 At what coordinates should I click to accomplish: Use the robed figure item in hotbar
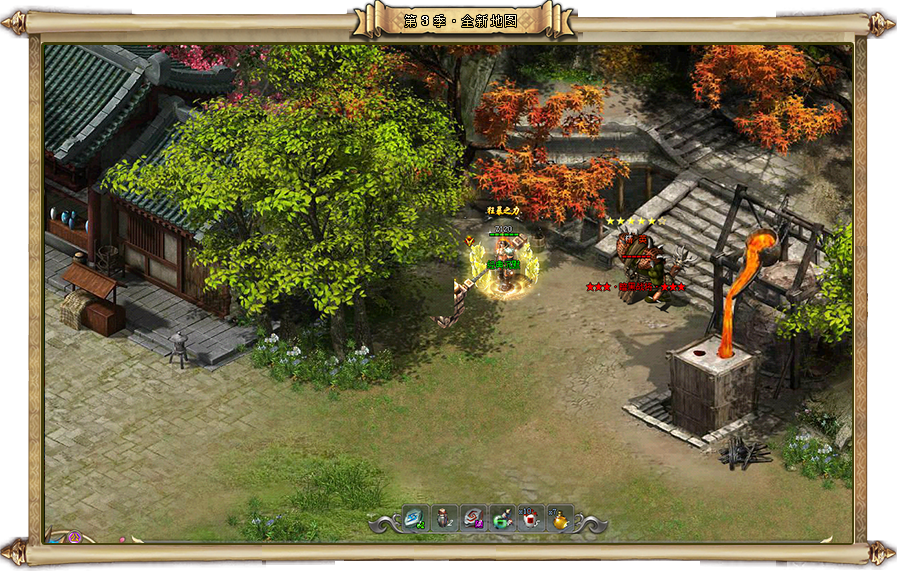click(x=444, y=518)
